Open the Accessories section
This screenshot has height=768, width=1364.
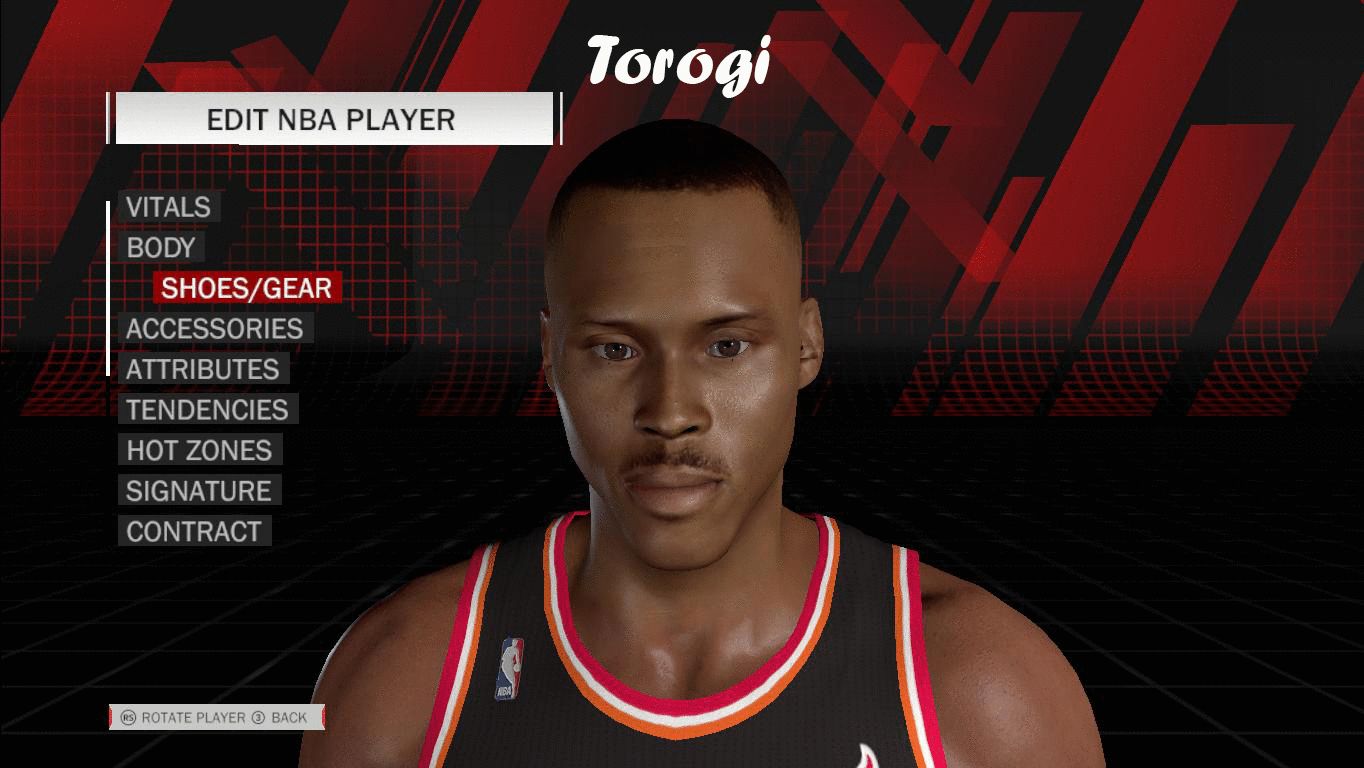click(214, 329)
